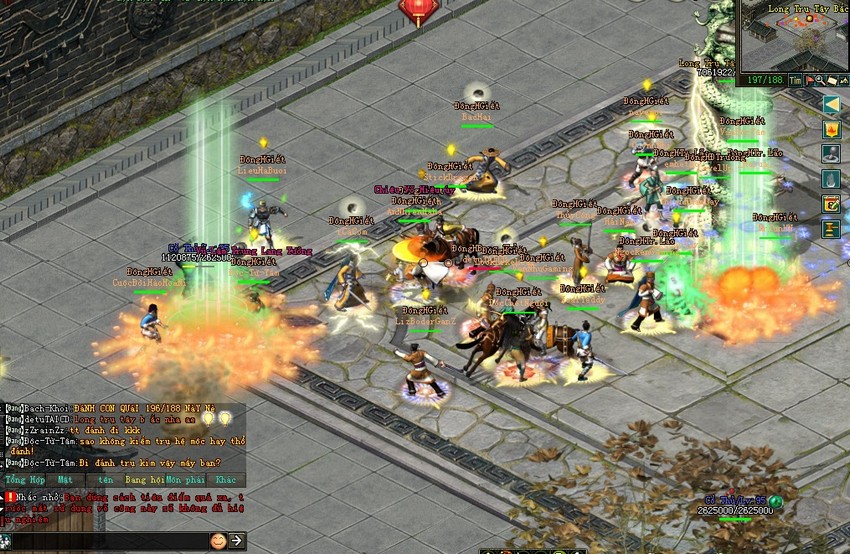Click the hammer icon in the side bar

831,229
